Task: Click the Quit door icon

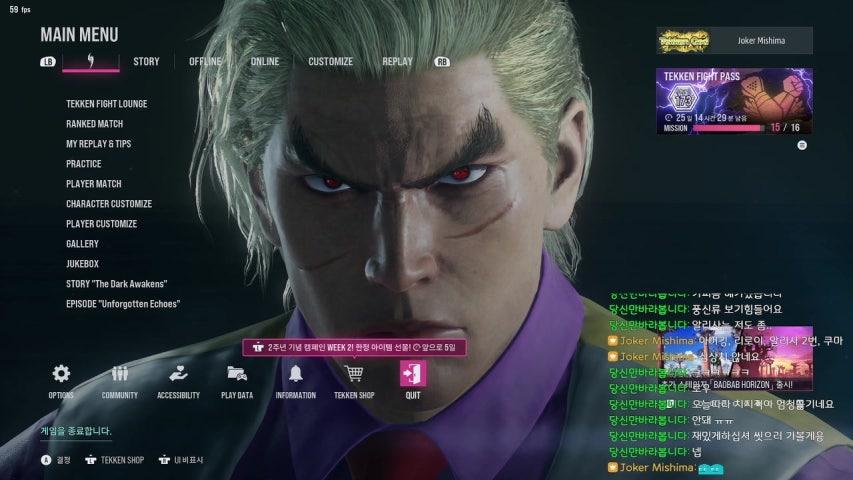Action: click(413, 375)
